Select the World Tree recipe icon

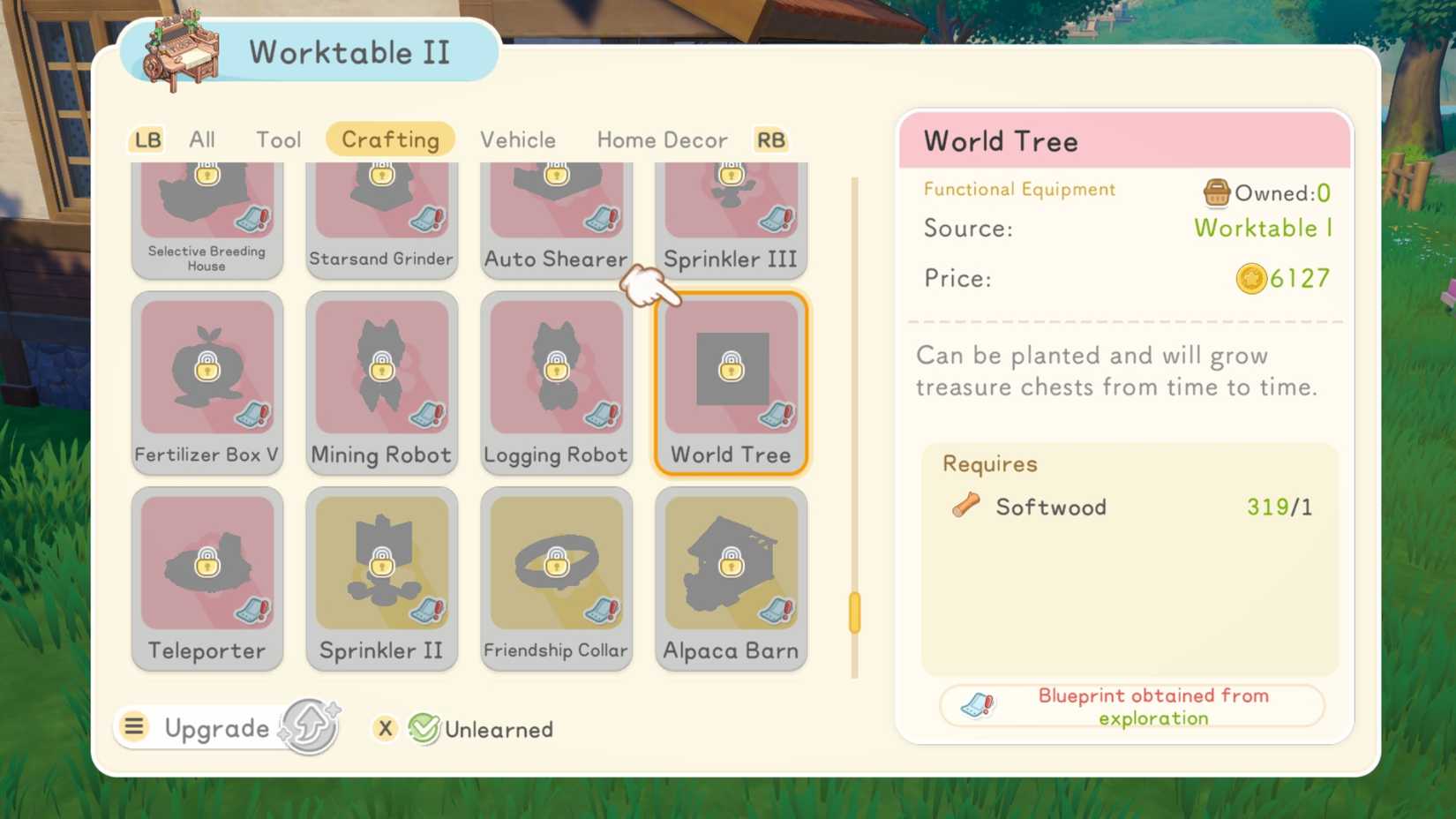point(731,371)
